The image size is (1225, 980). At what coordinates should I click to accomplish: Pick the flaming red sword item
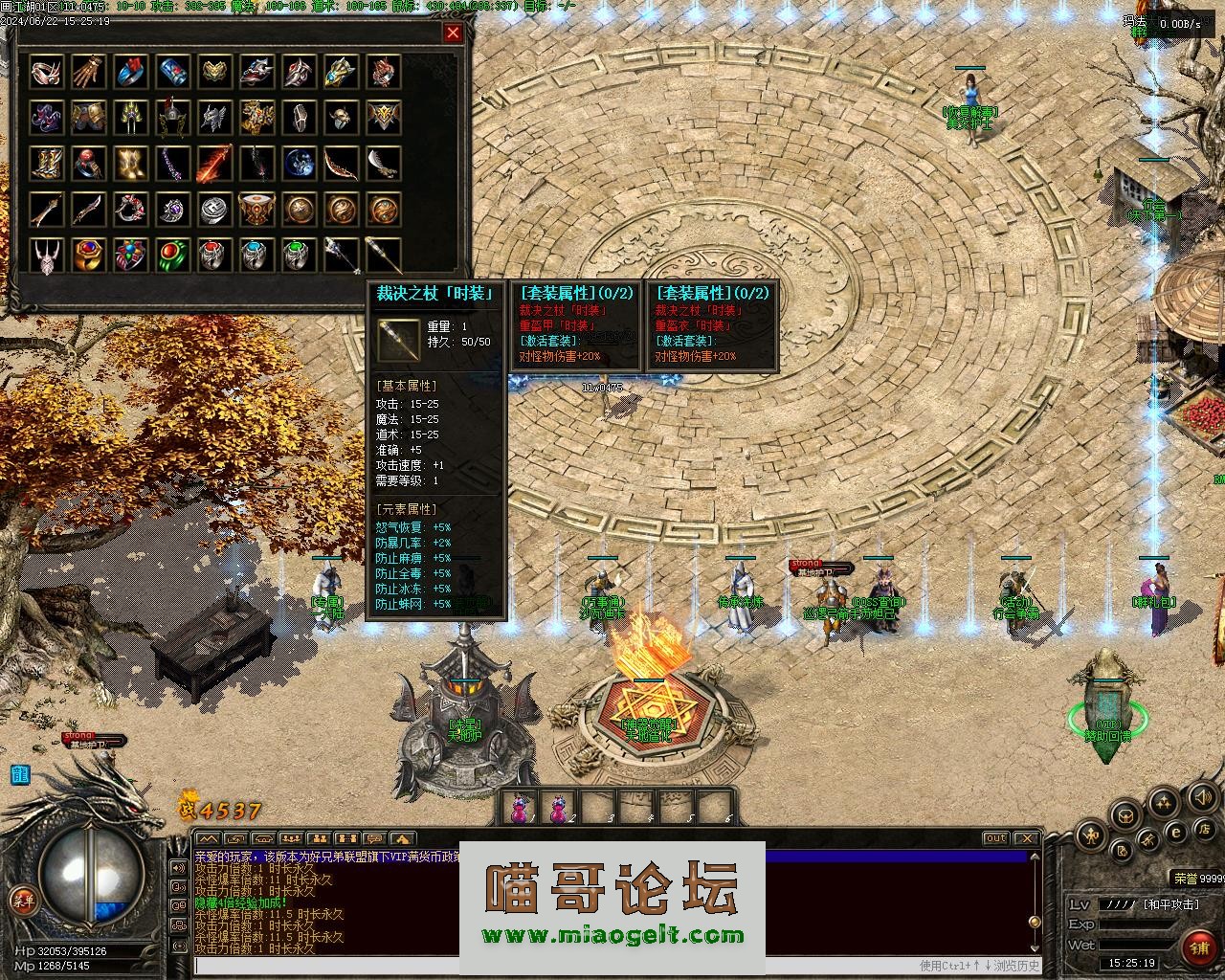coord(214,164)
